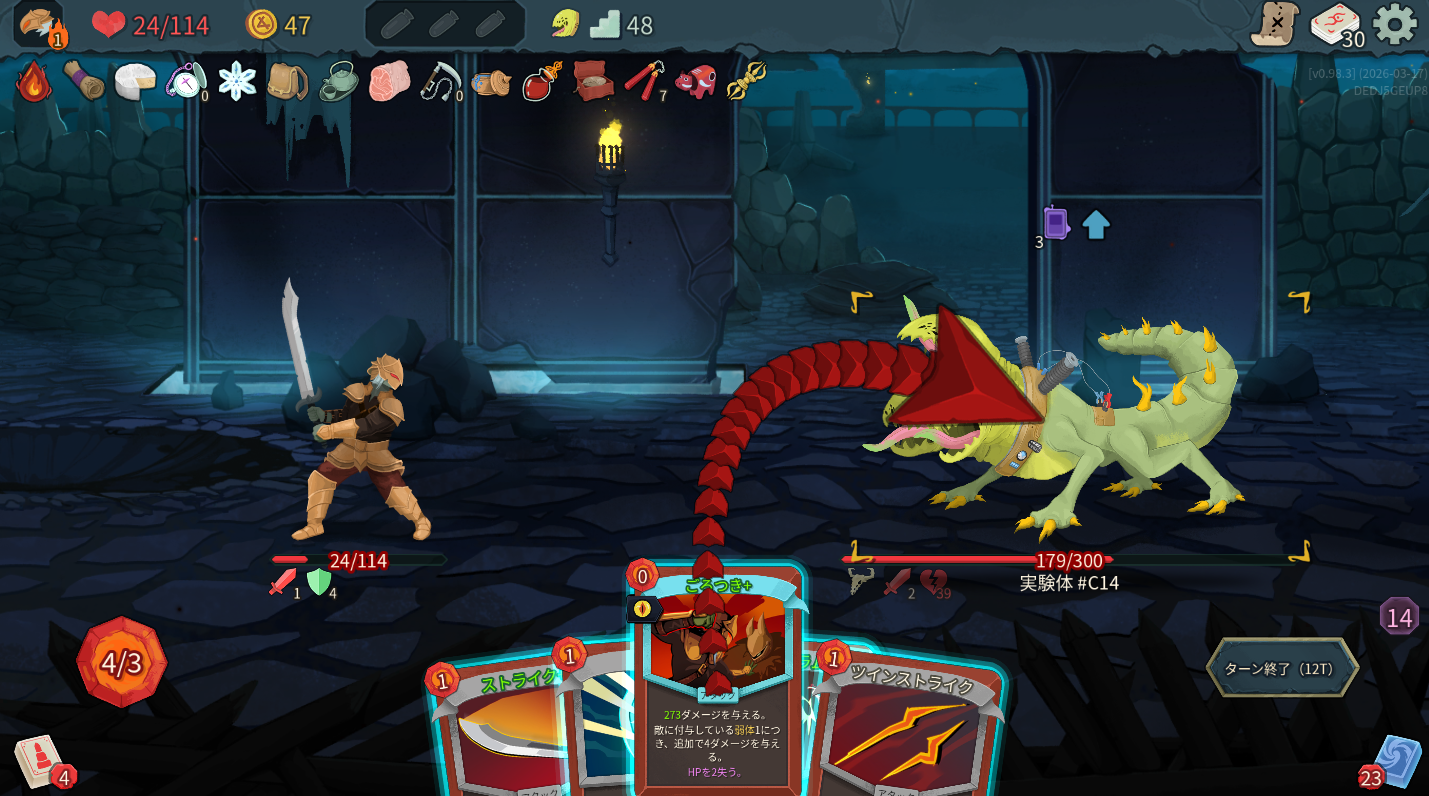Inspect the brown backpack relic

point(288,81)
